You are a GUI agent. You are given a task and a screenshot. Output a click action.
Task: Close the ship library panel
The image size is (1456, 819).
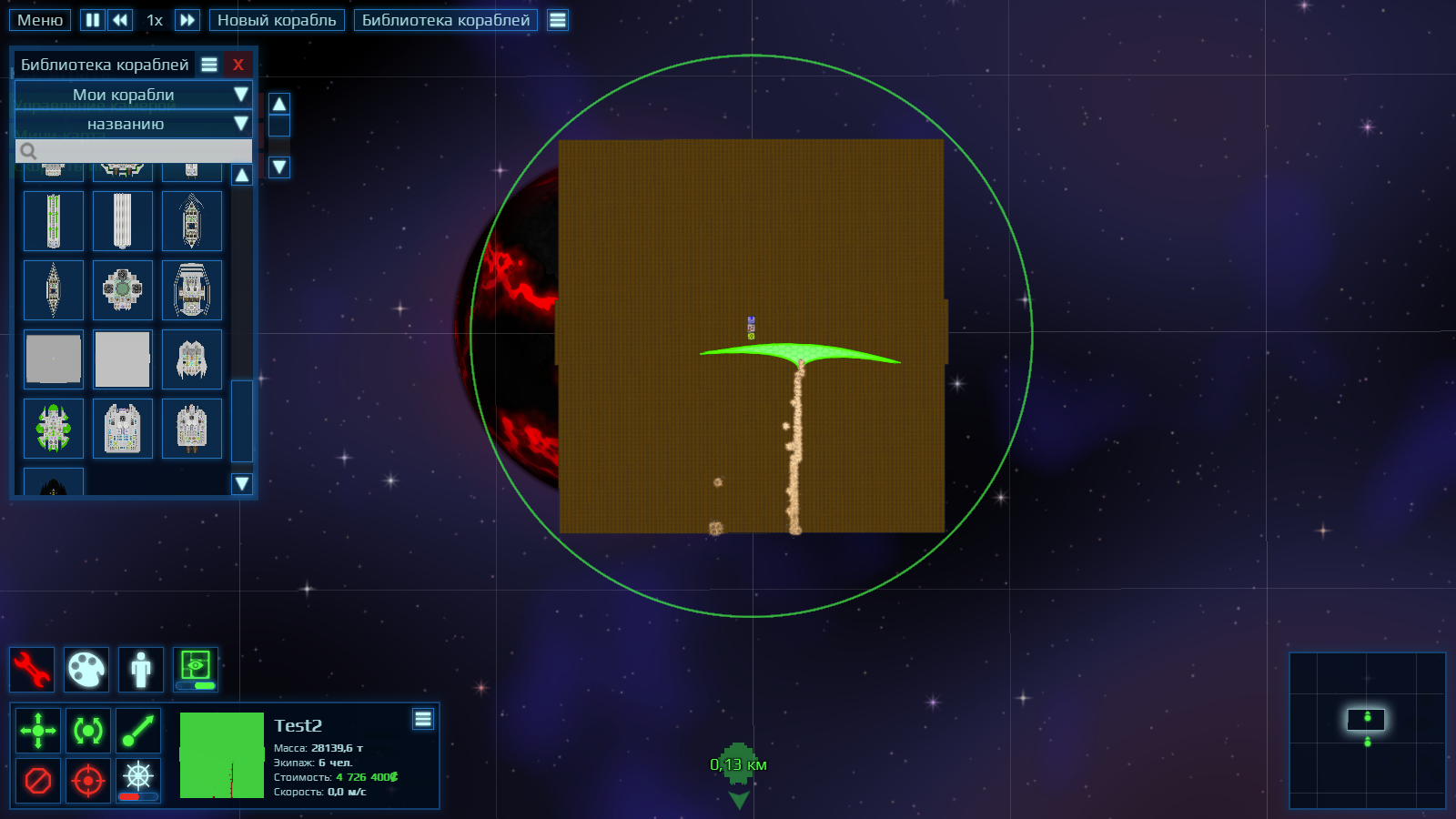(238, 65)
